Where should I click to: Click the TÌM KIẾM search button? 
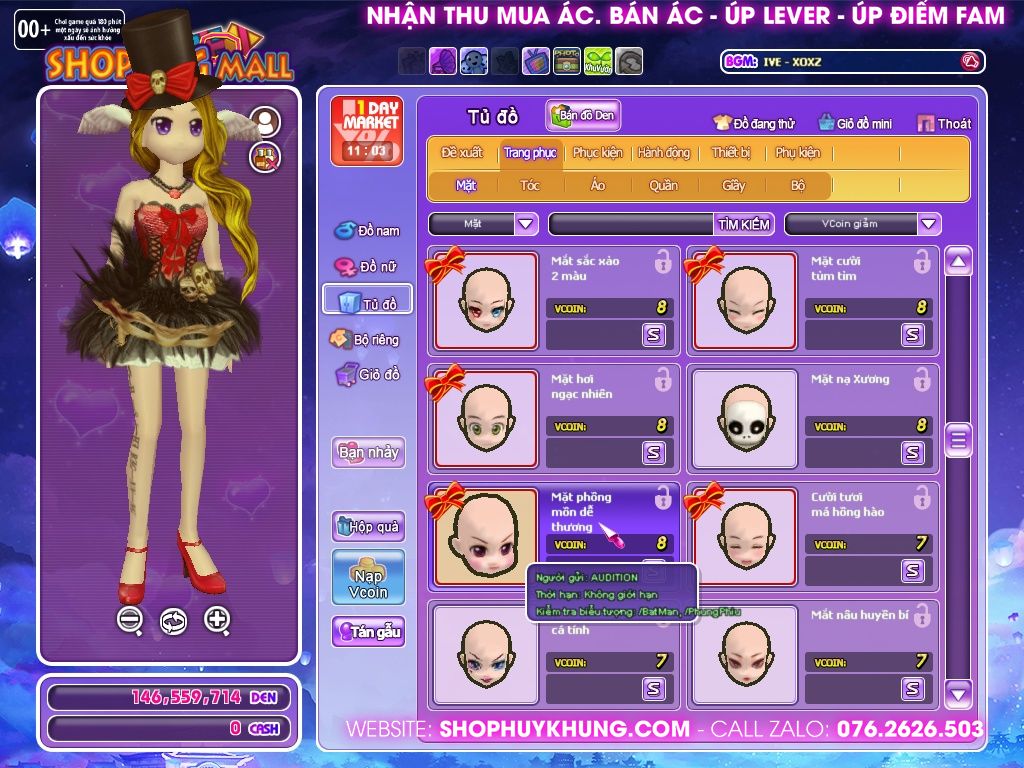(744, 224)
